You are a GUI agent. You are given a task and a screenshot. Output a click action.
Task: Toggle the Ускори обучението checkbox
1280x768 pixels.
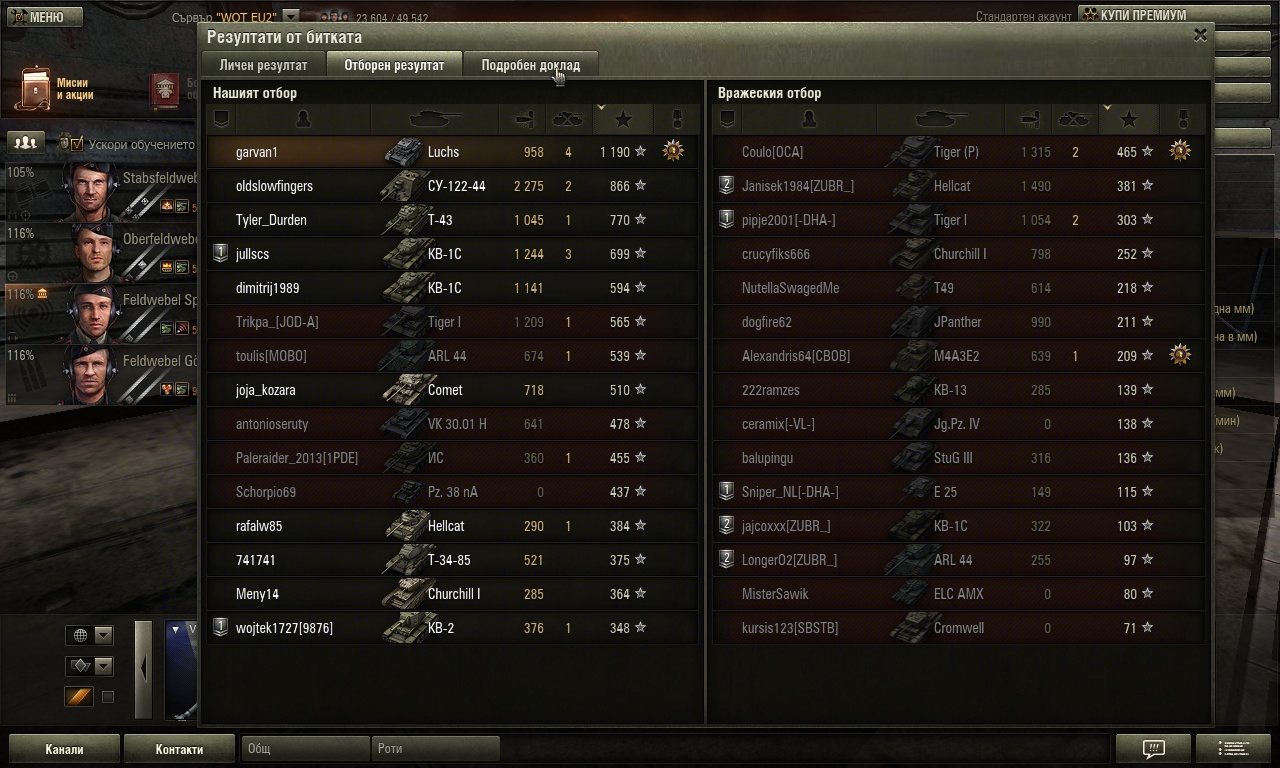pyautogui.click(x=75, y=143)
